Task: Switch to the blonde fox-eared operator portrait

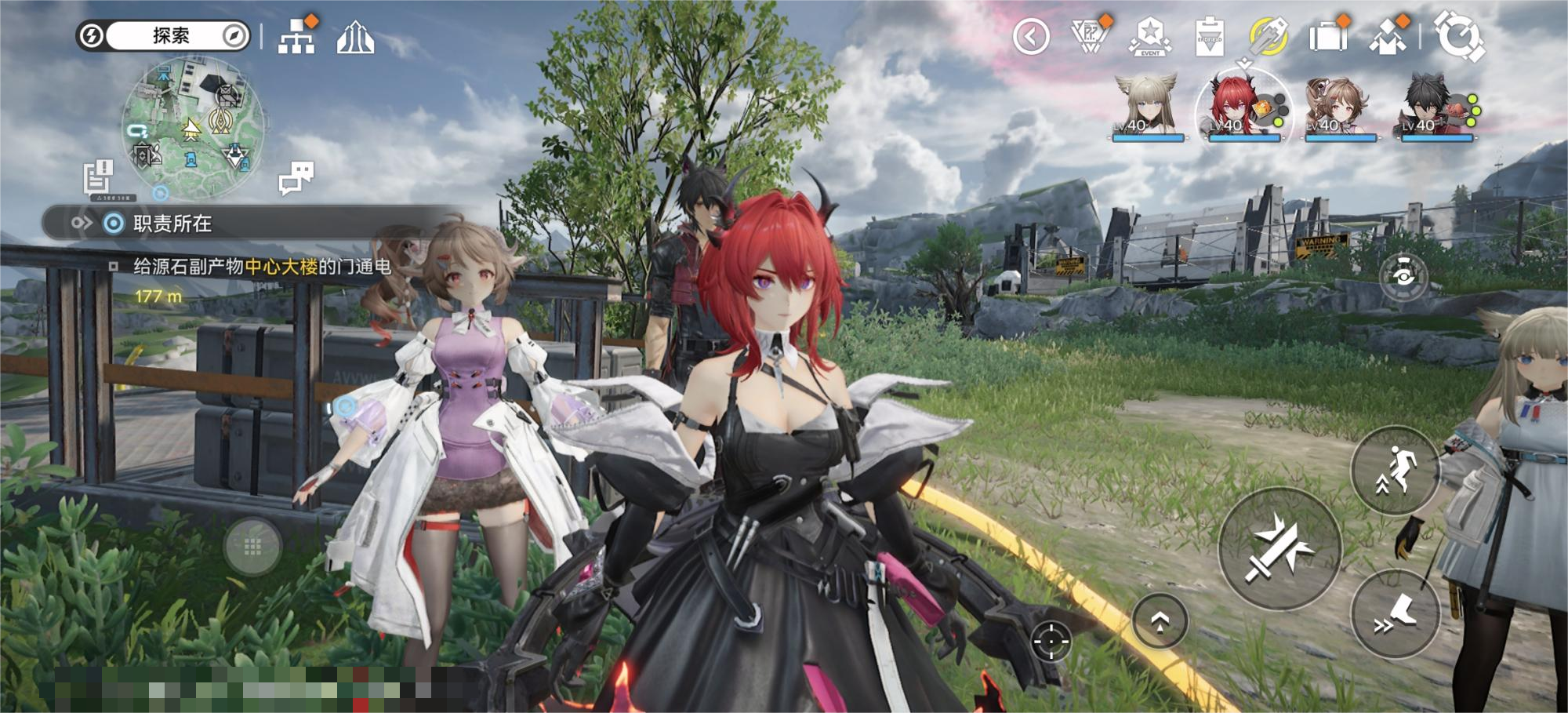Action: [1148, 107]
